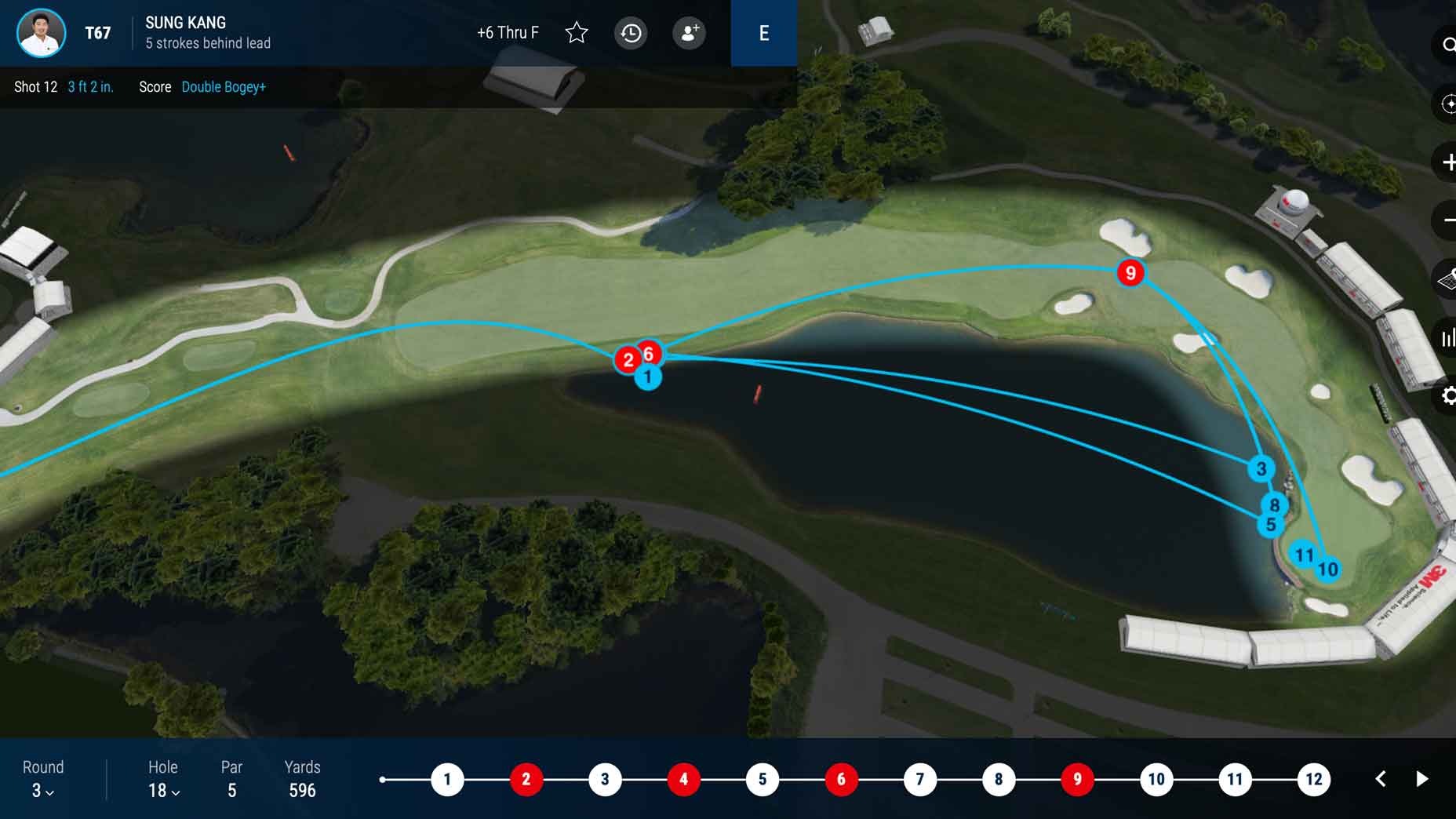This screenshot has width=1456, height=819.
Task: Select red shot 9 timeline marker
Action: click(x=1077, y=779)
